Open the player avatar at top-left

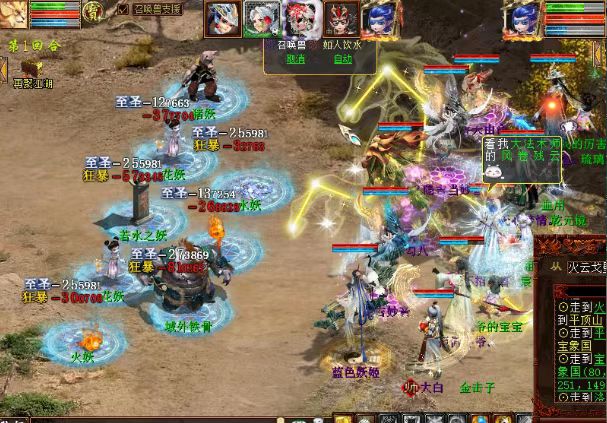(13, 14)
